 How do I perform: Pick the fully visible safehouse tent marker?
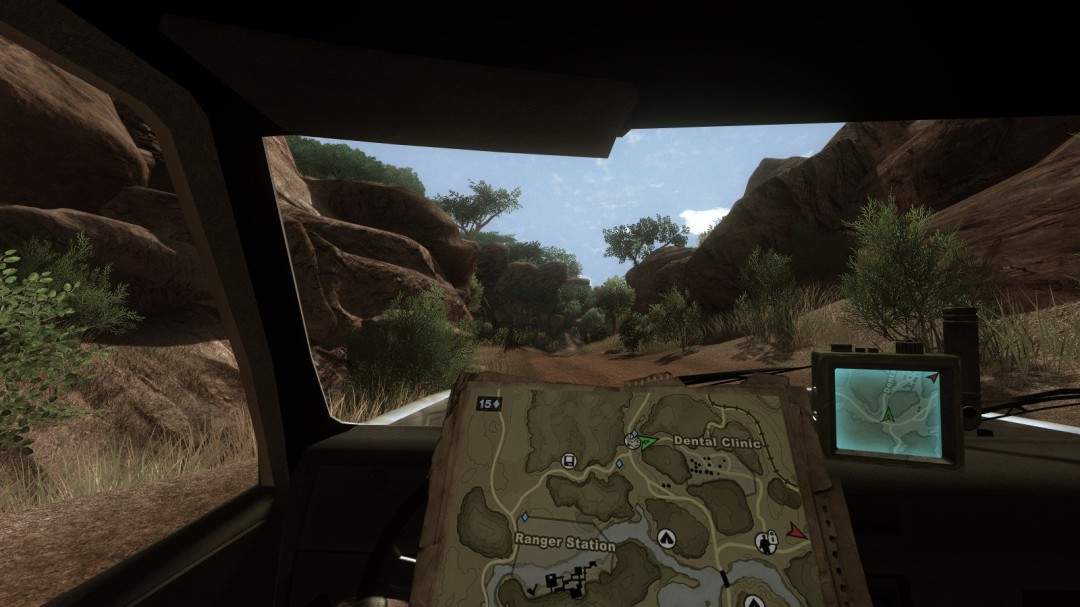666,540
